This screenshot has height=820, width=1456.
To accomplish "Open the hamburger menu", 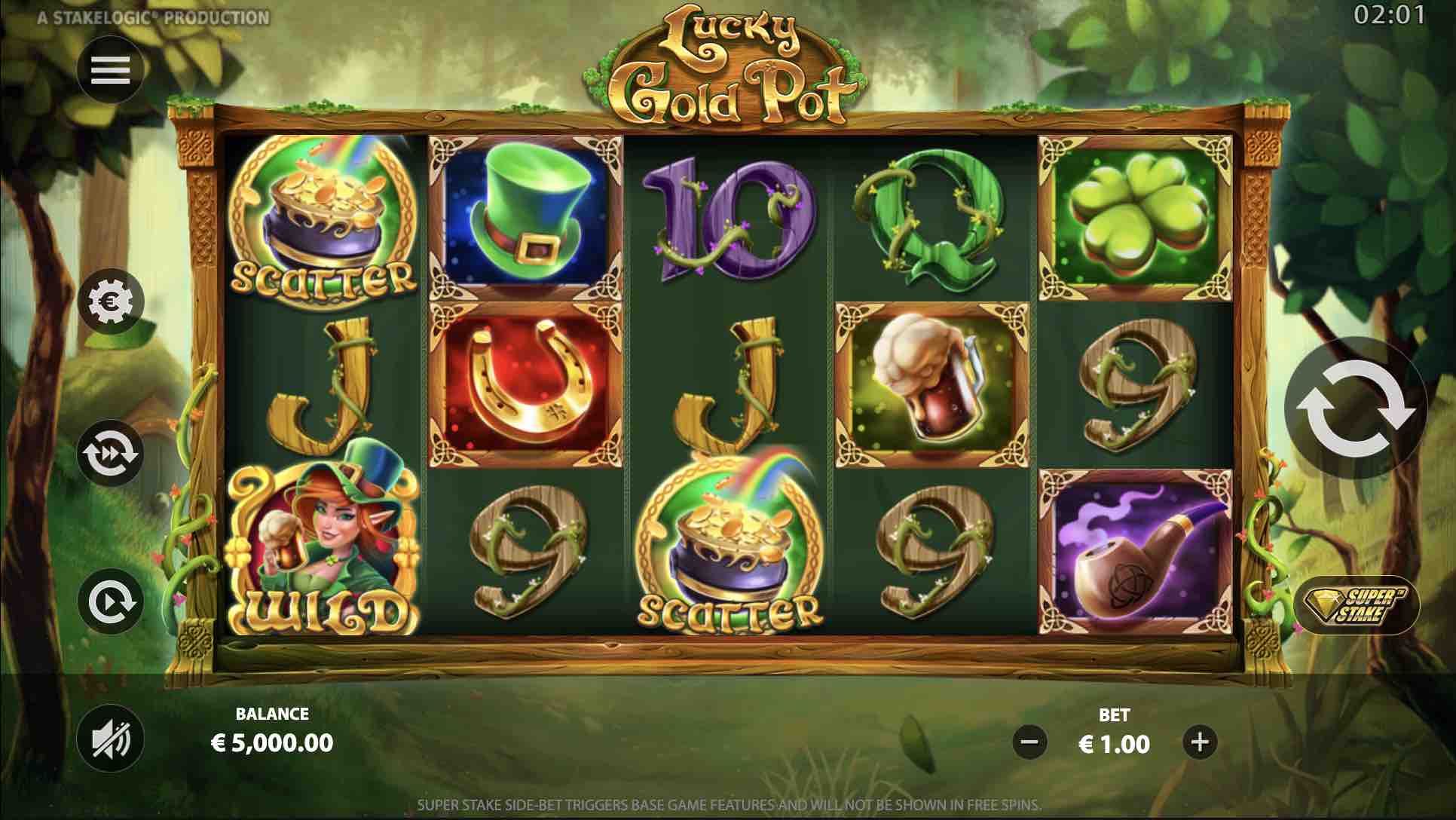I will click(x=111, y=70).
